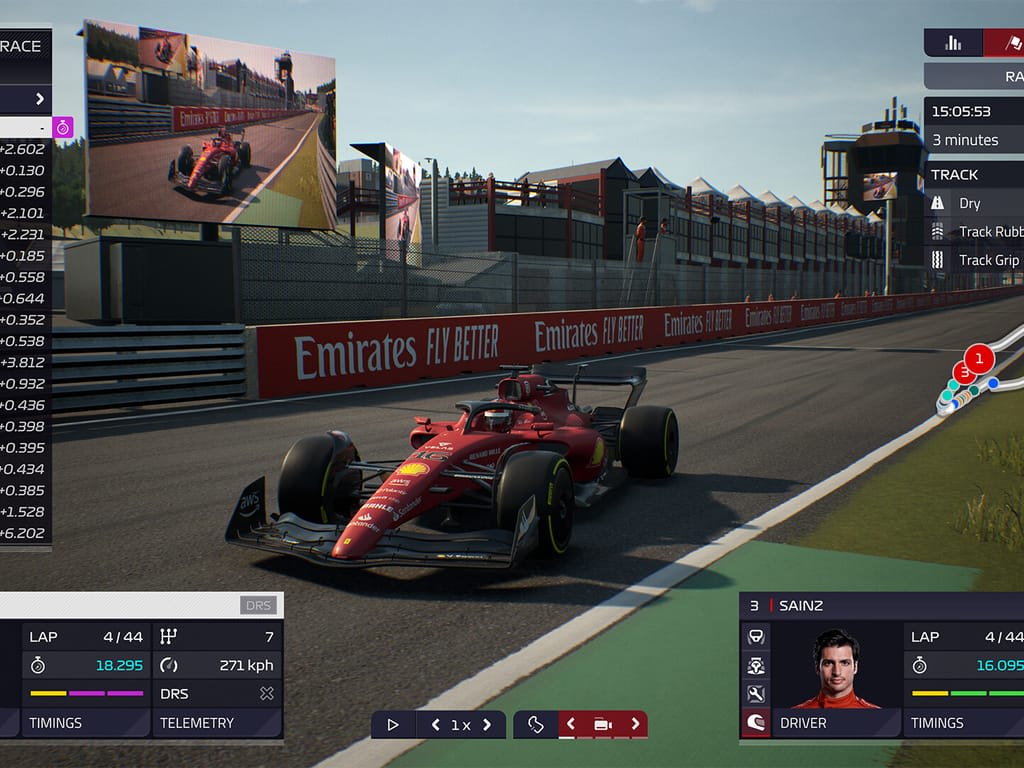Select the wrench icon beside Sainz

tap(756, 693)
